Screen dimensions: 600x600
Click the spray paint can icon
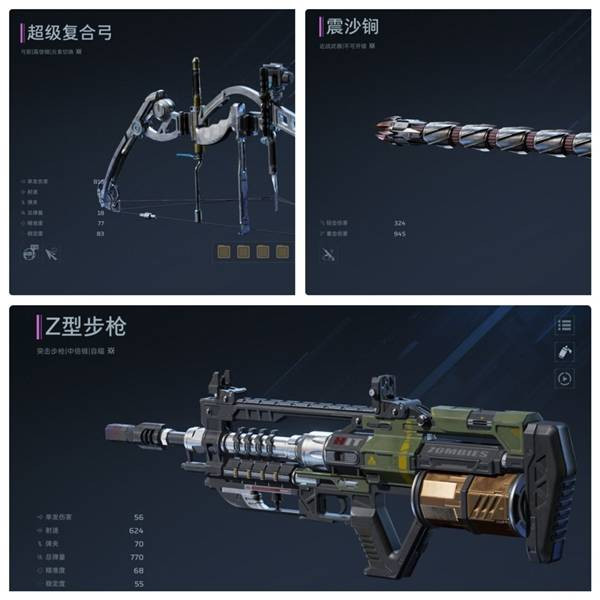(x=565, y=352)
